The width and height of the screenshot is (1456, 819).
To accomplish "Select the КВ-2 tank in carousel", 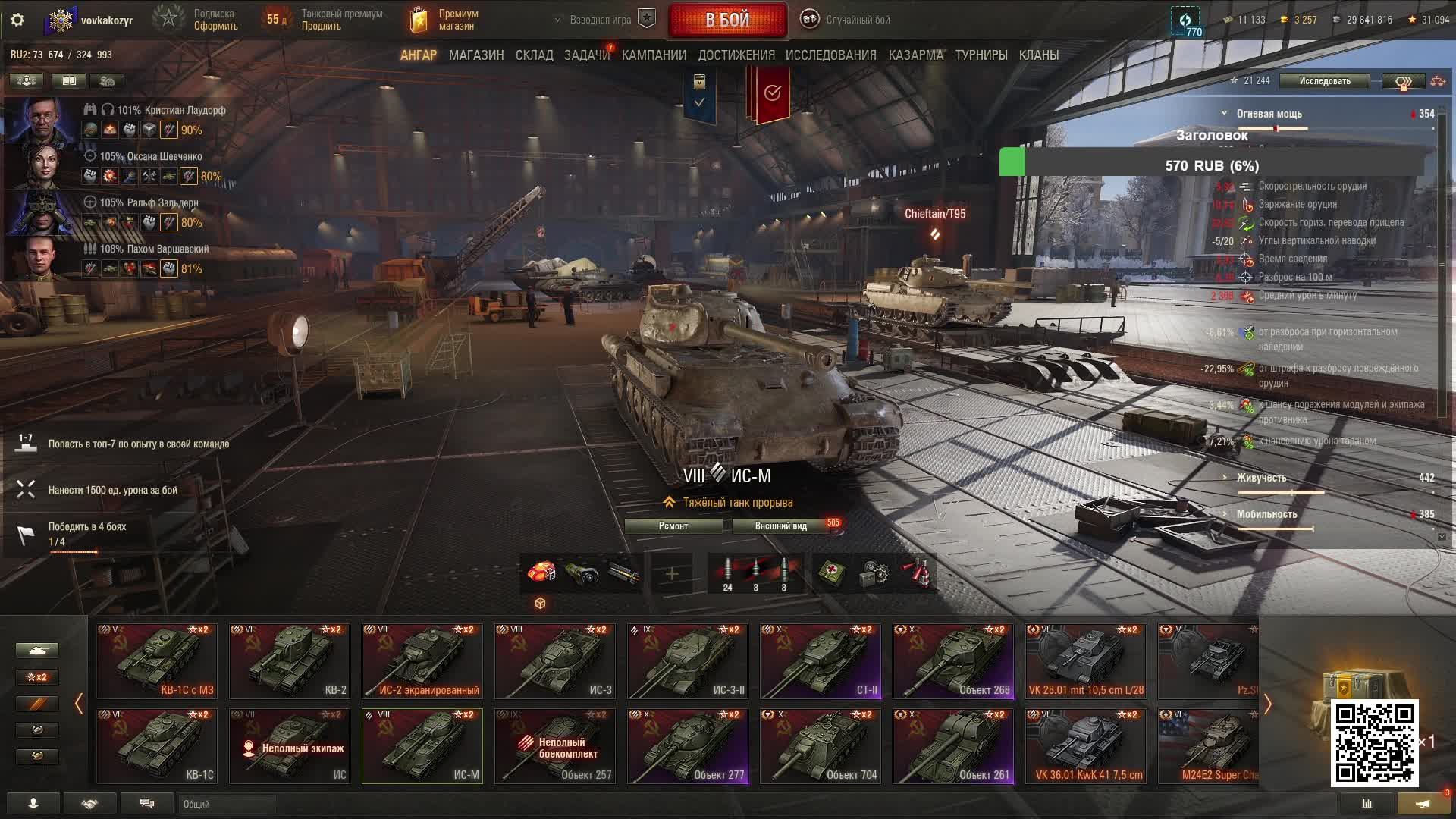I will (290, 661).
